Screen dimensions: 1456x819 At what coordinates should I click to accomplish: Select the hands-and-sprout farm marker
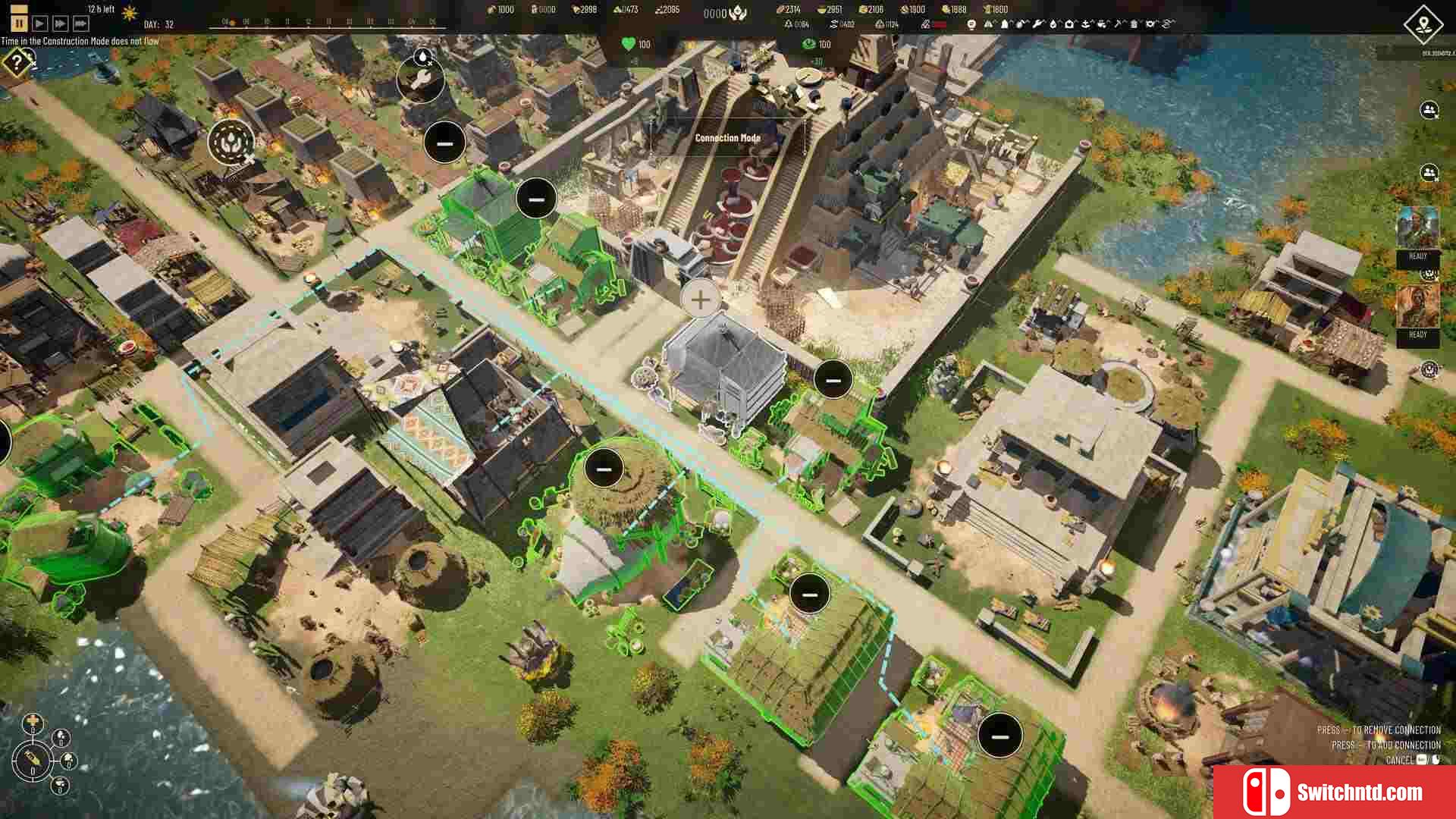pos(231,141)
